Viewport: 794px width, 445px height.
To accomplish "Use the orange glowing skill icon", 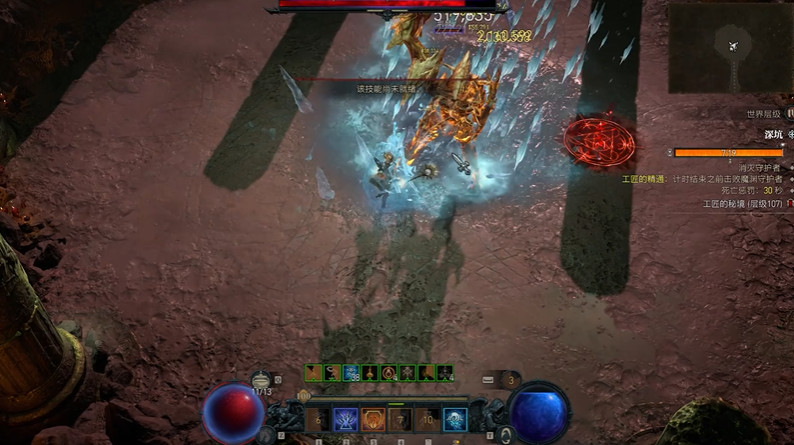I will coord(372,420).
